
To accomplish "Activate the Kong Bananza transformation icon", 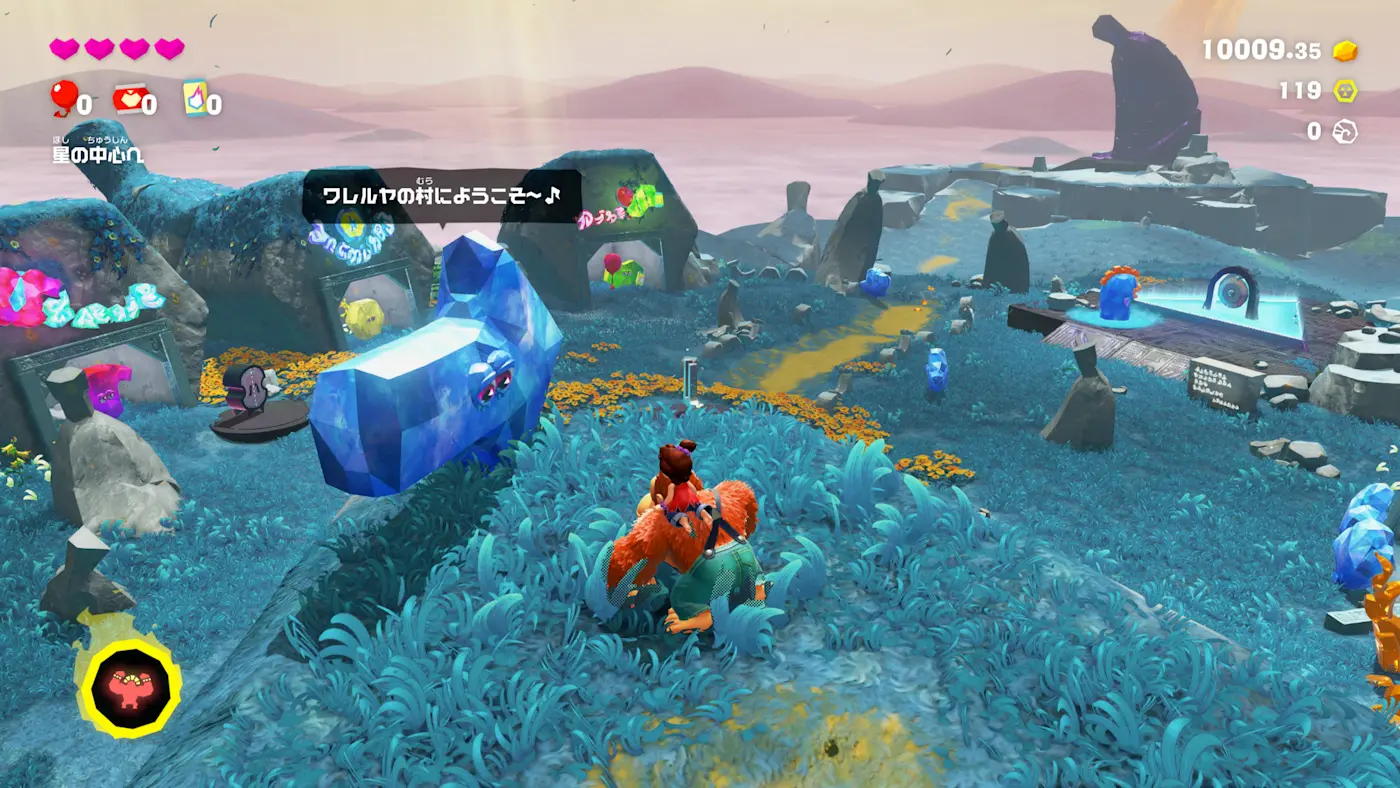I will pos(131,687).
